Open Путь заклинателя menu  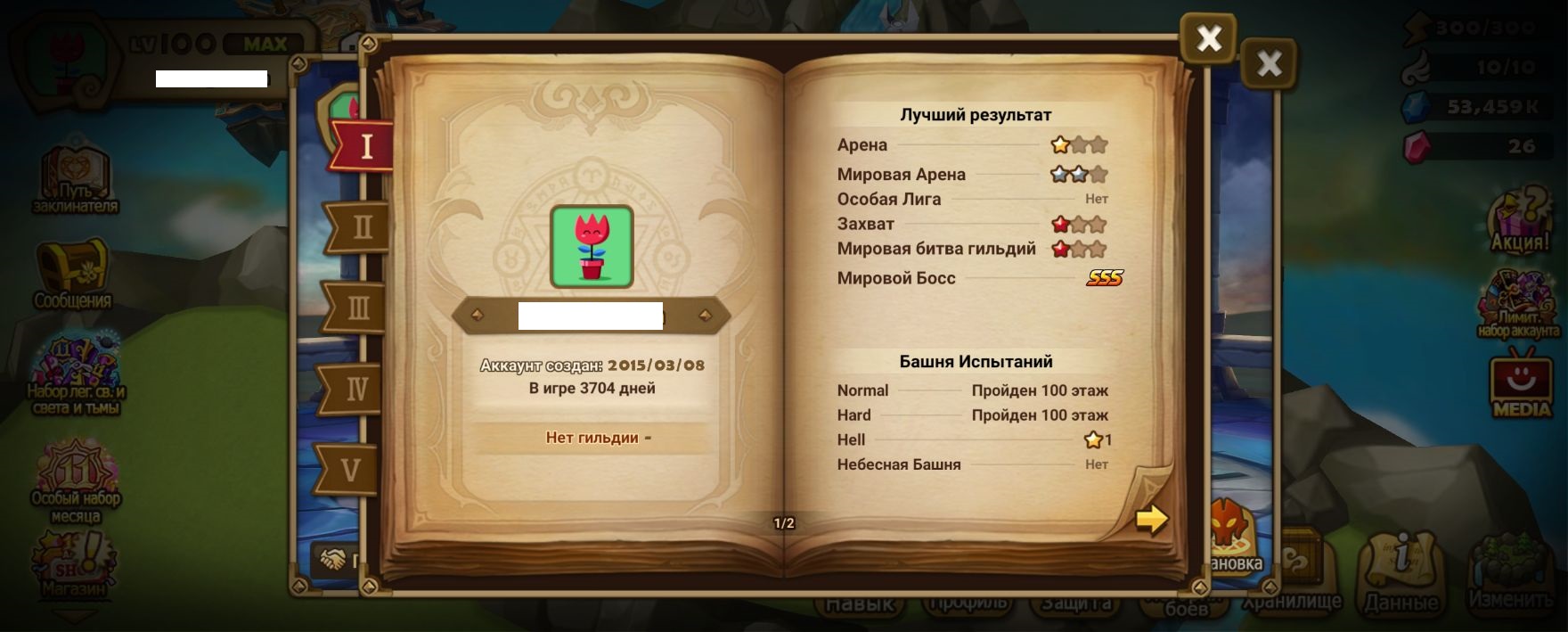tap(75, 179)
